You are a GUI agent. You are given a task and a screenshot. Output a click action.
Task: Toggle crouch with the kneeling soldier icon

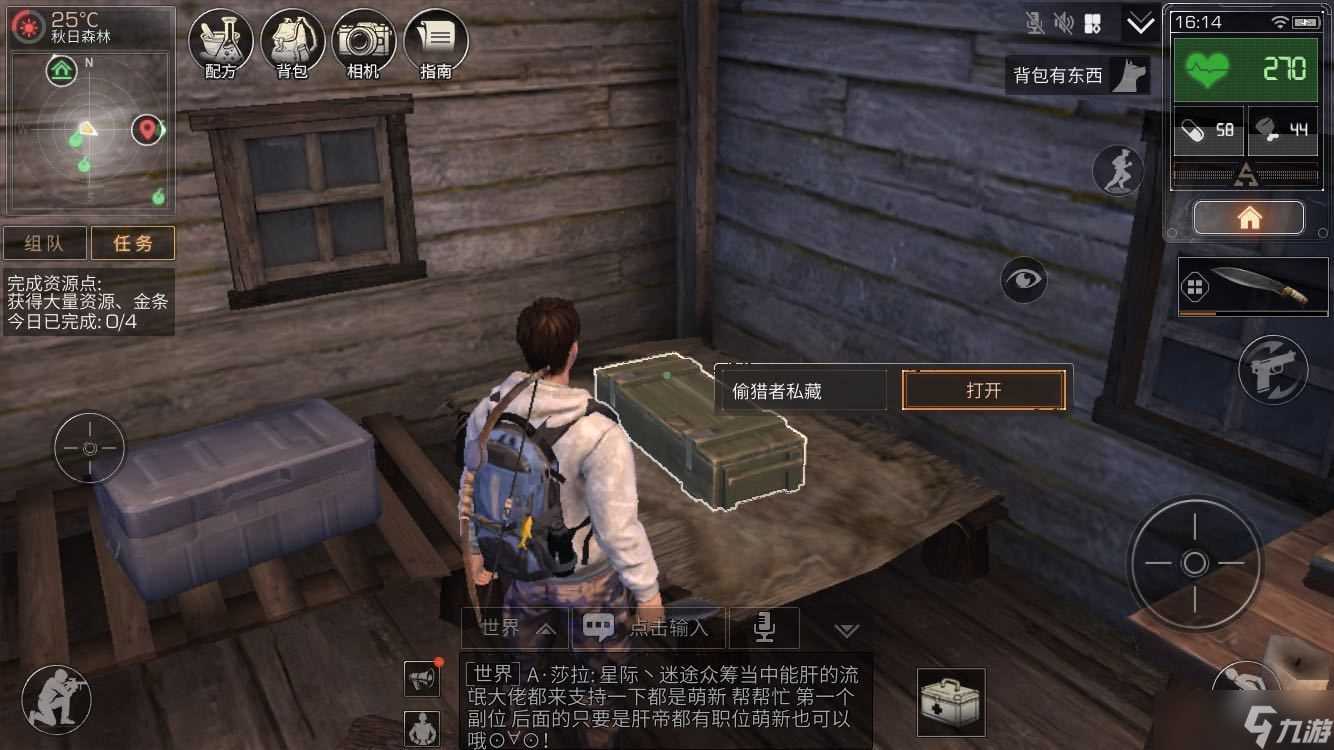[x=57, y=699]
